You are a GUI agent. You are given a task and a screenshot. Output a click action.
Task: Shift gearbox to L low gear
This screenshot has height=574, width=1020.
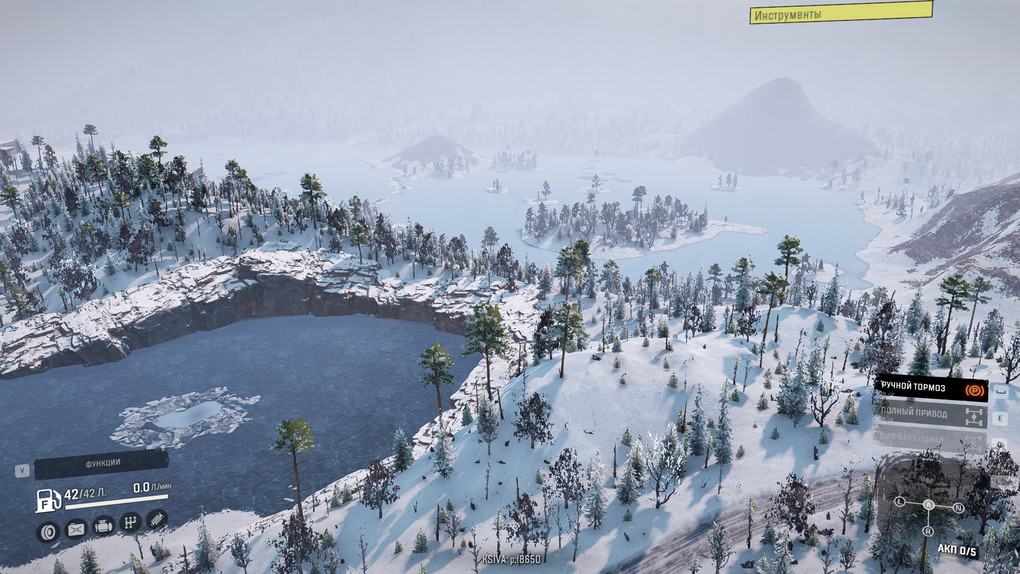899,500
